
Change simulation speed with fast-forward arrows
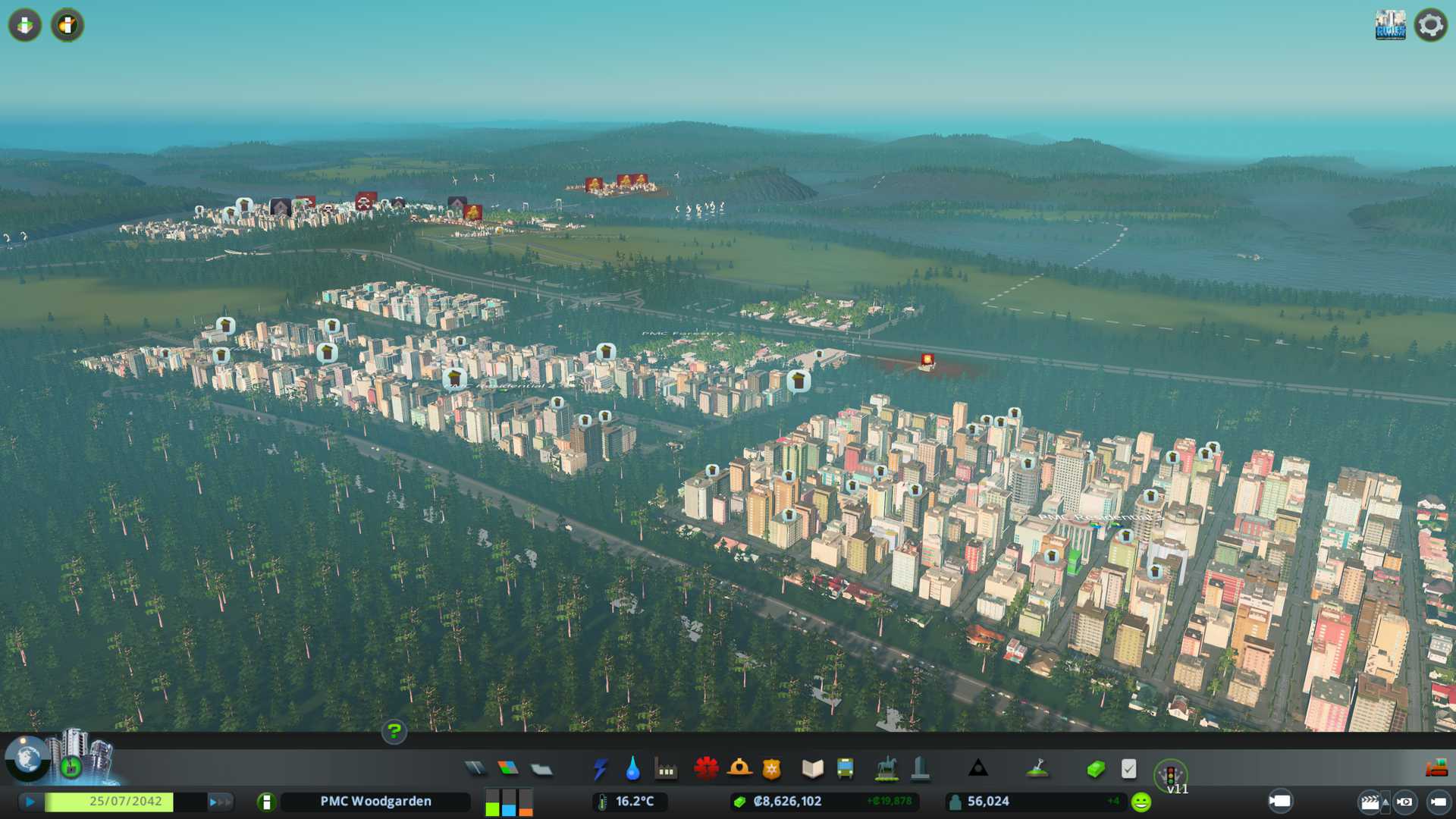[220, 802]
